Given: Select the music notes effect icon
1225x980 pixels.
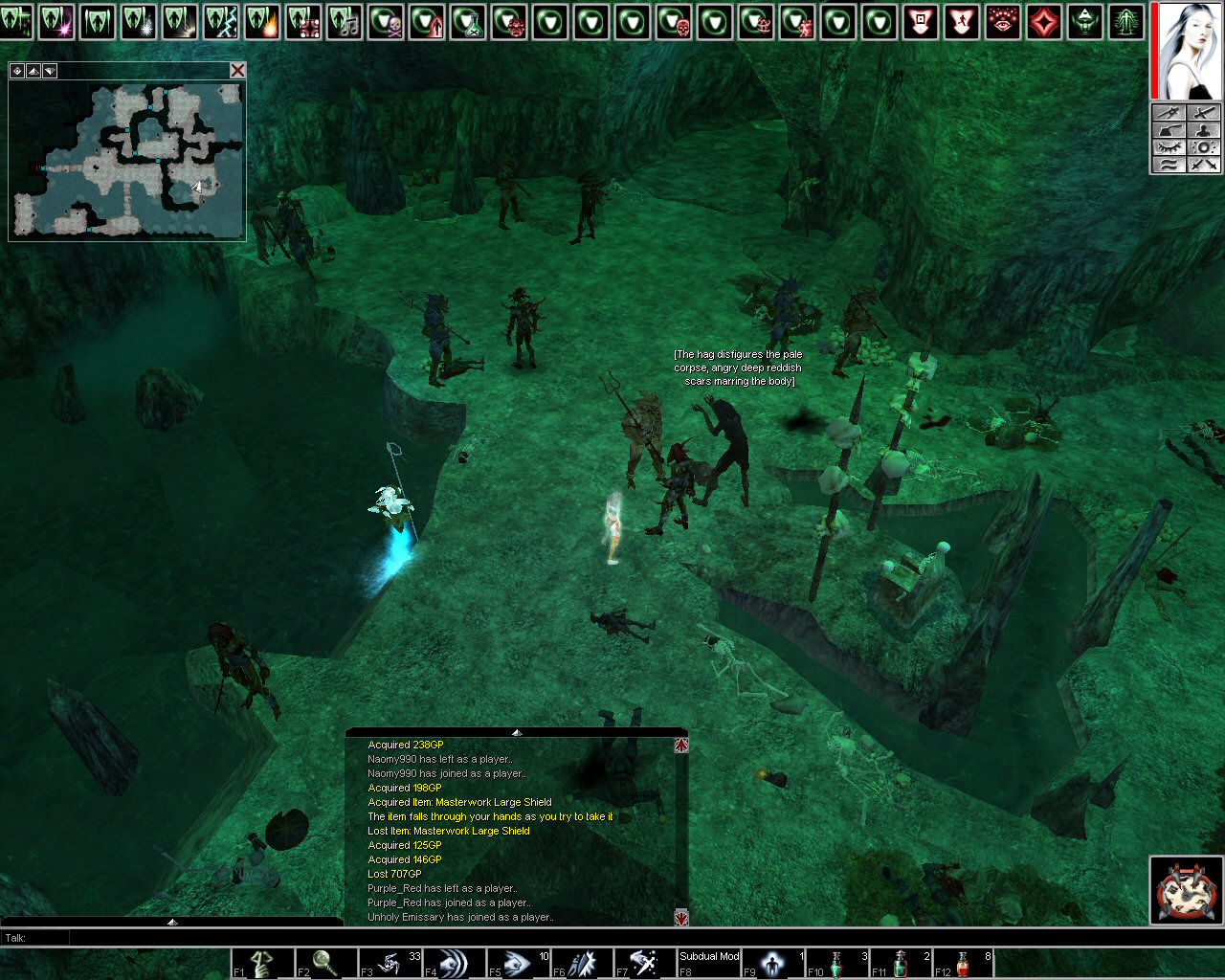Looking at the screenshot, I should point(345,22).
